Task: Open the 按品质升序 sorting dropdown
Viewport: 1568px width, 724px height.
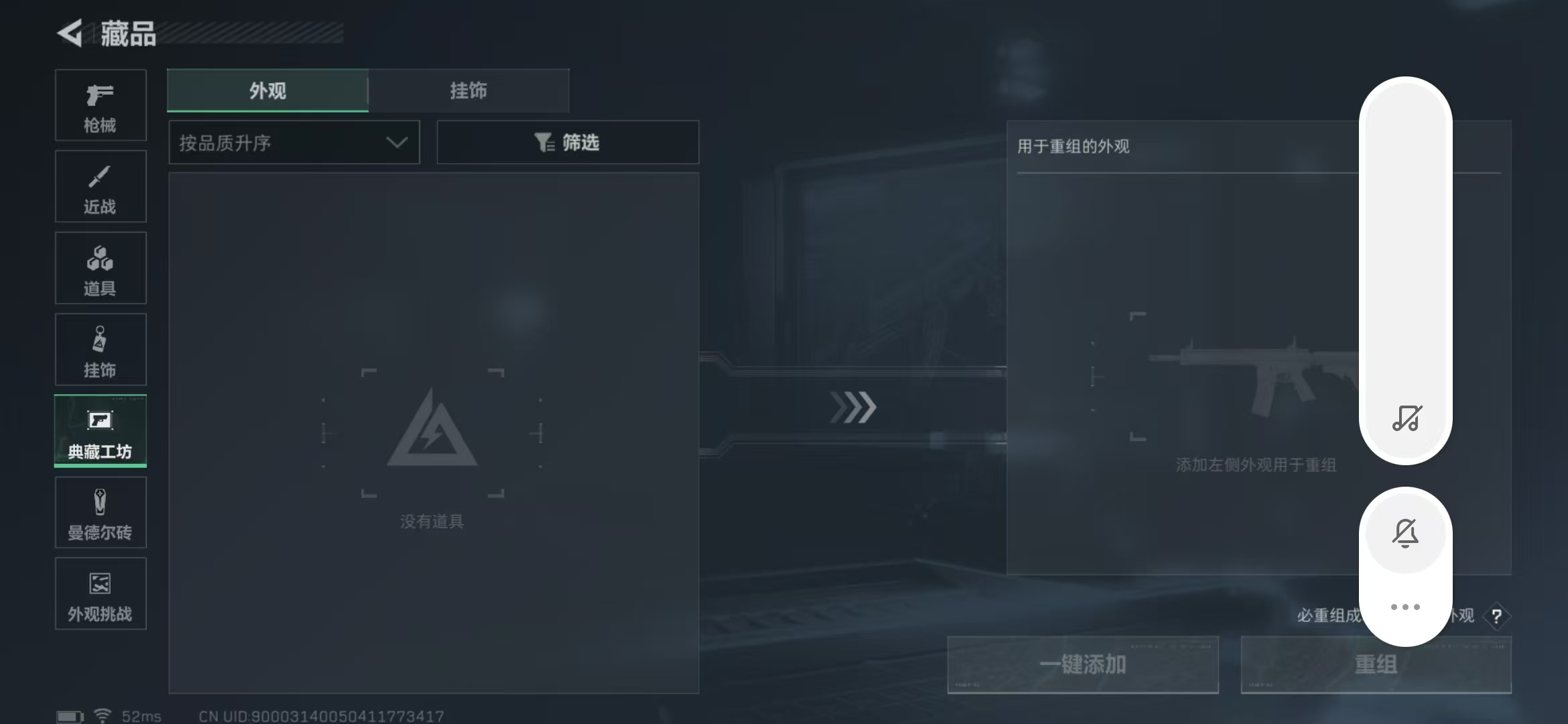Action: (x=293, y=142)
